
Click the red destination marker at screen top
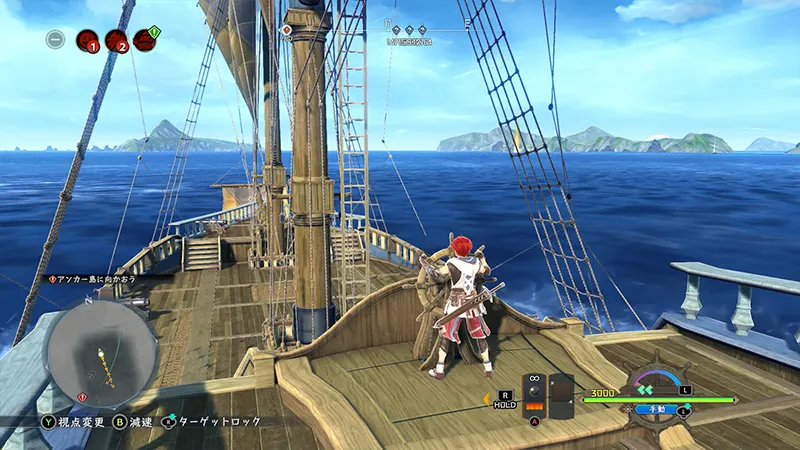[287, 30]
